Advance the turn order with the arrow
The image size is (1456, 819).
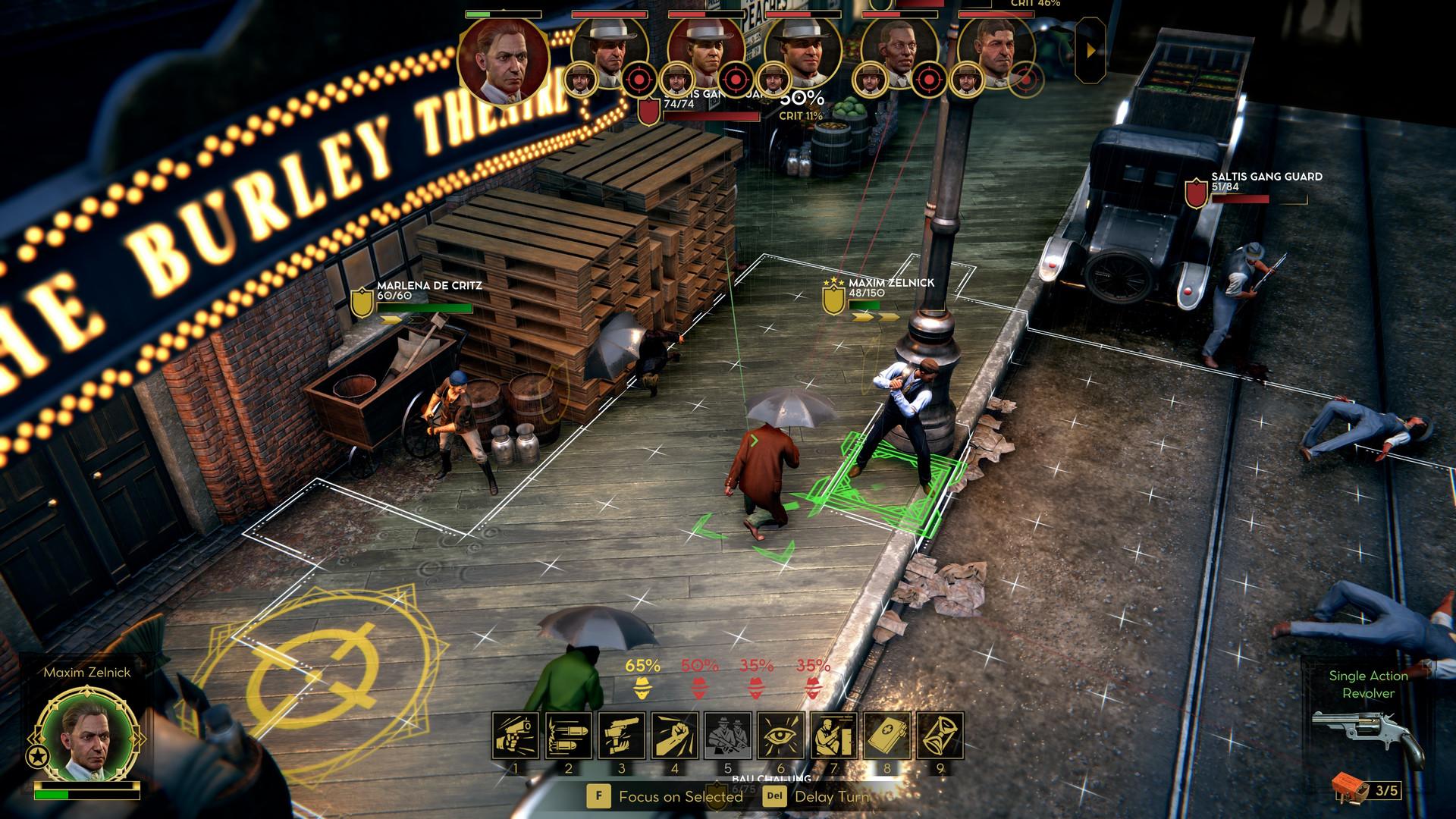pos(1090,51)
